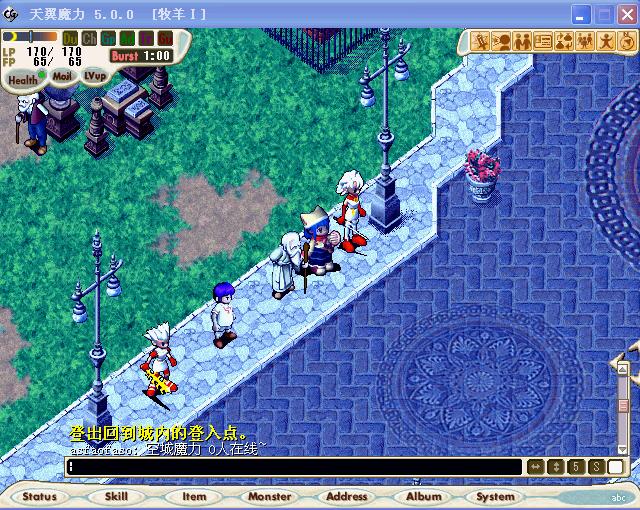Open the Status menu
640x510 pixels.
[x=40, y=496]
